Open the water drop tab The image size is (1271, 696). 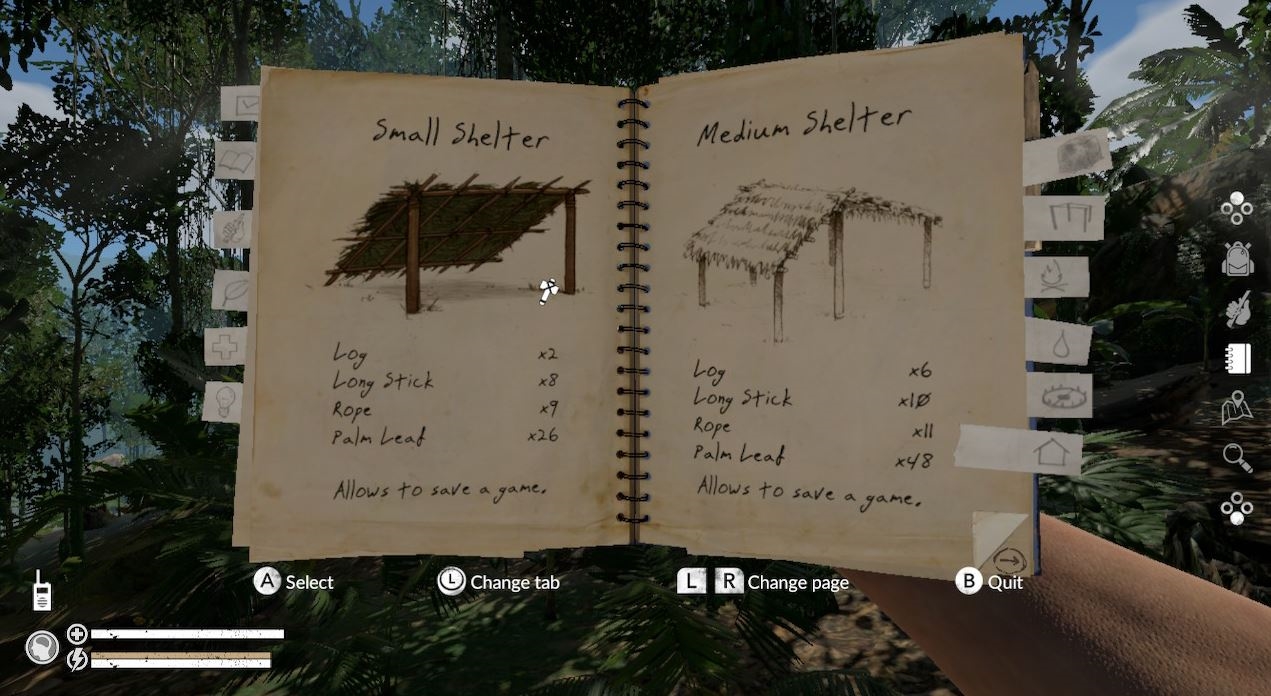pyautogui.click(x=1058, y=341)
